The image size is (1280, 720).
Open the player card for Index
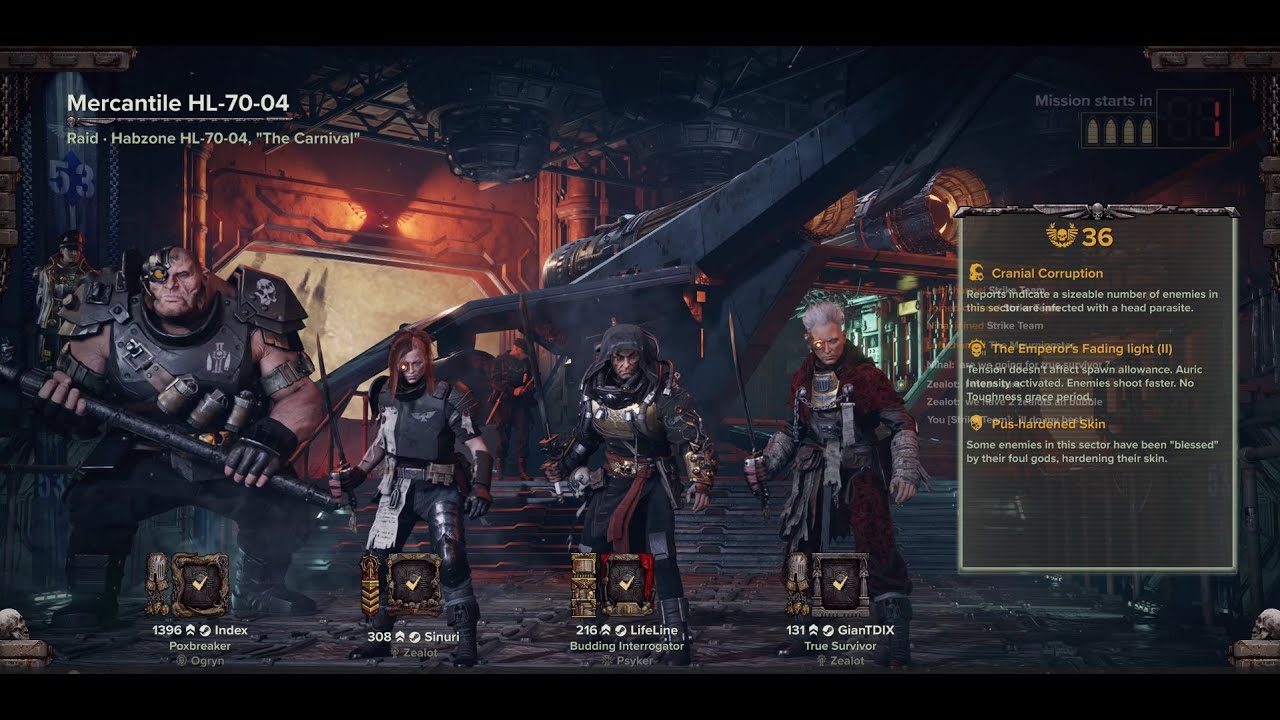click(x=230, y=631)
